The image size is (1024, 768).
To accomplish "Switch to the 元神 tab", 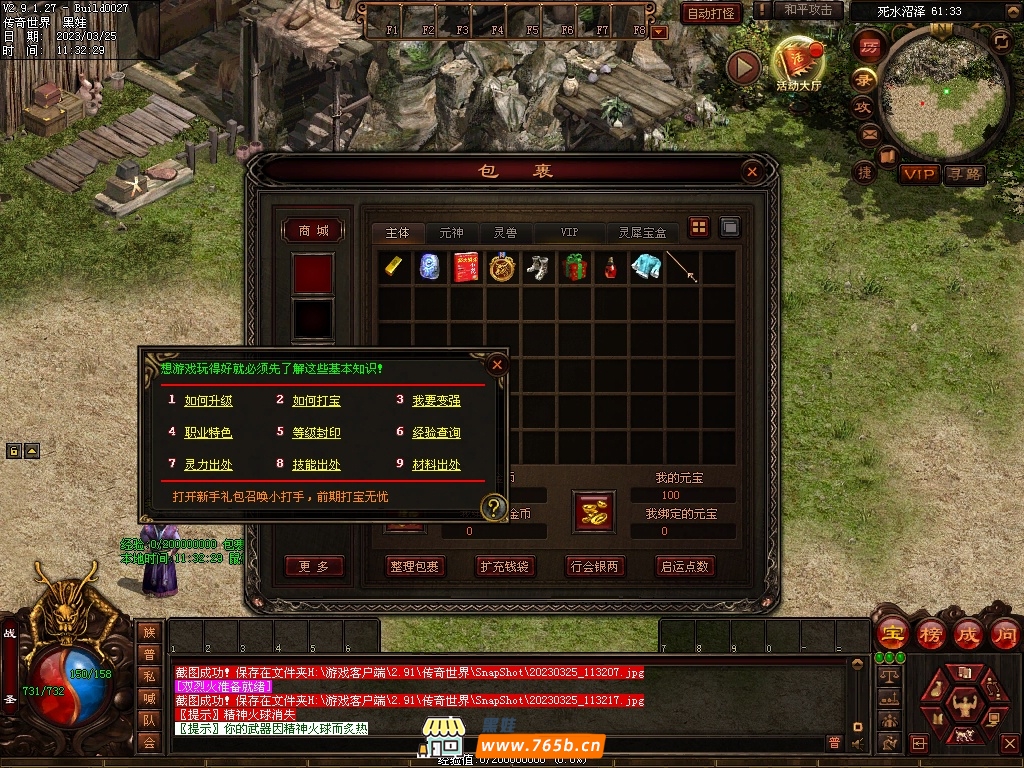I will 452,232.
